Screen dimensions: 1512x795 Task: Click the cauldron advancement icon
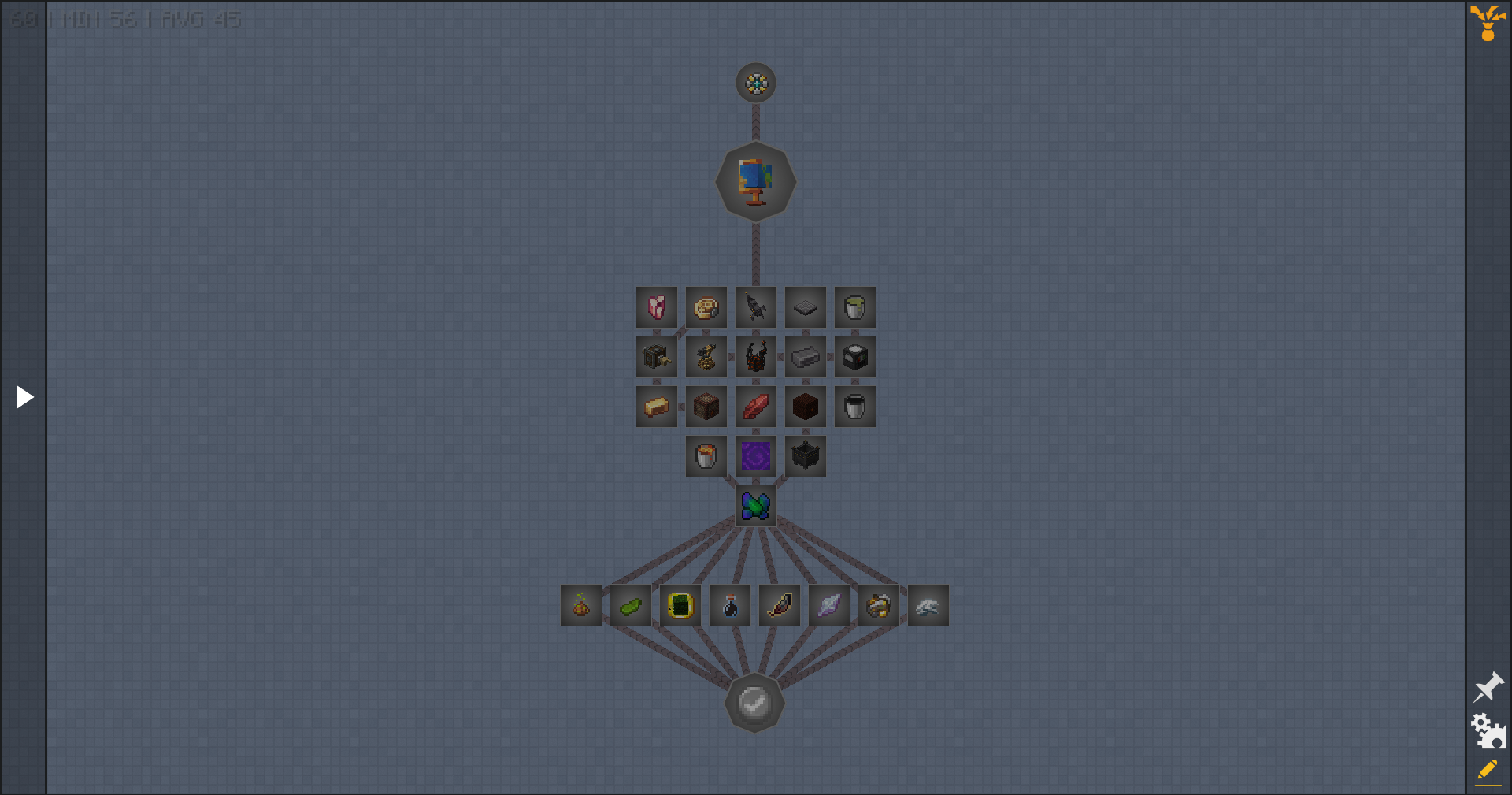(805, 456)
